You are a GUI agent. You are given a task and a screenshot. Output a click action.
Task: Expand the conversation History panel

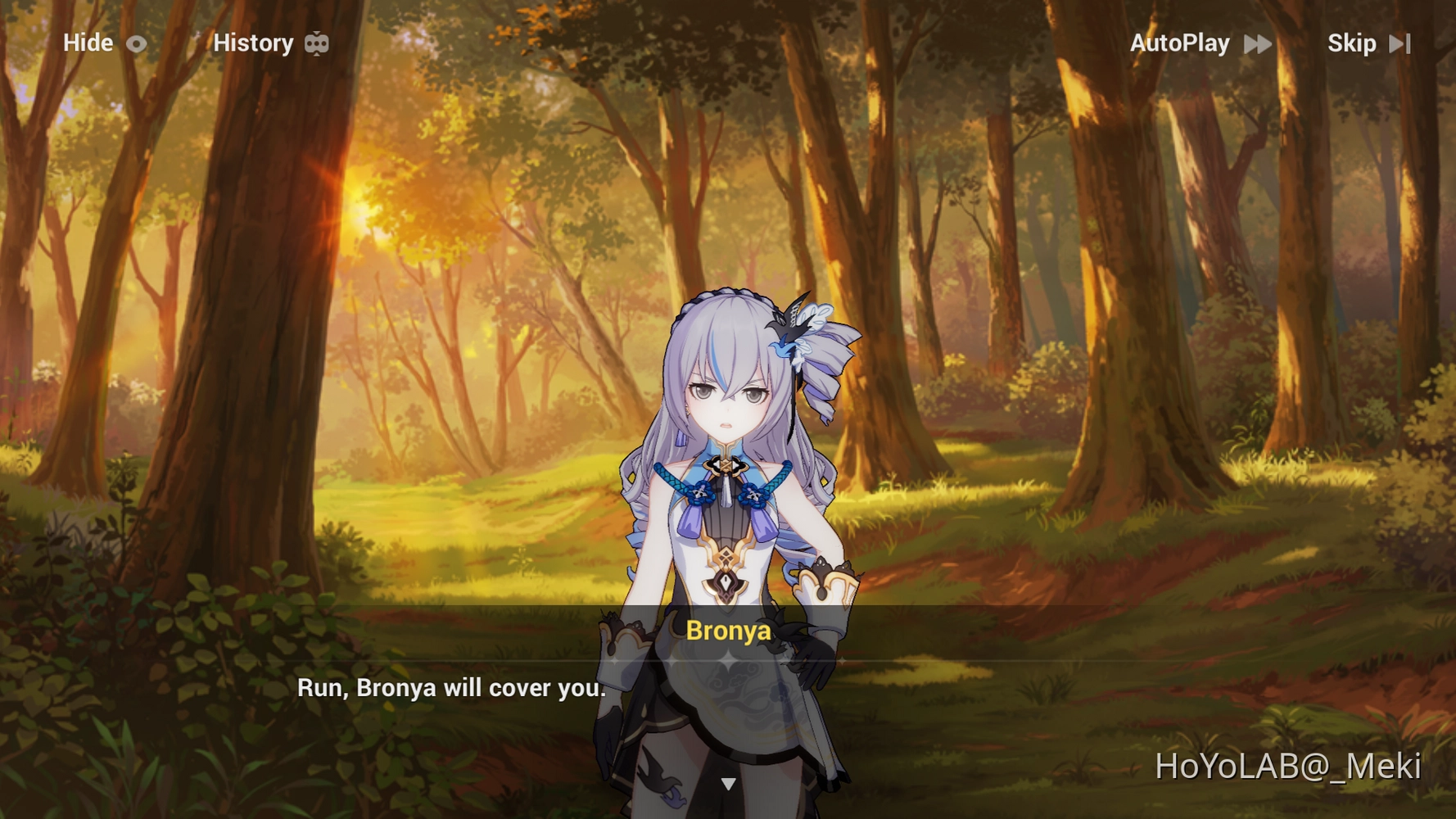[x=254, y=43]
